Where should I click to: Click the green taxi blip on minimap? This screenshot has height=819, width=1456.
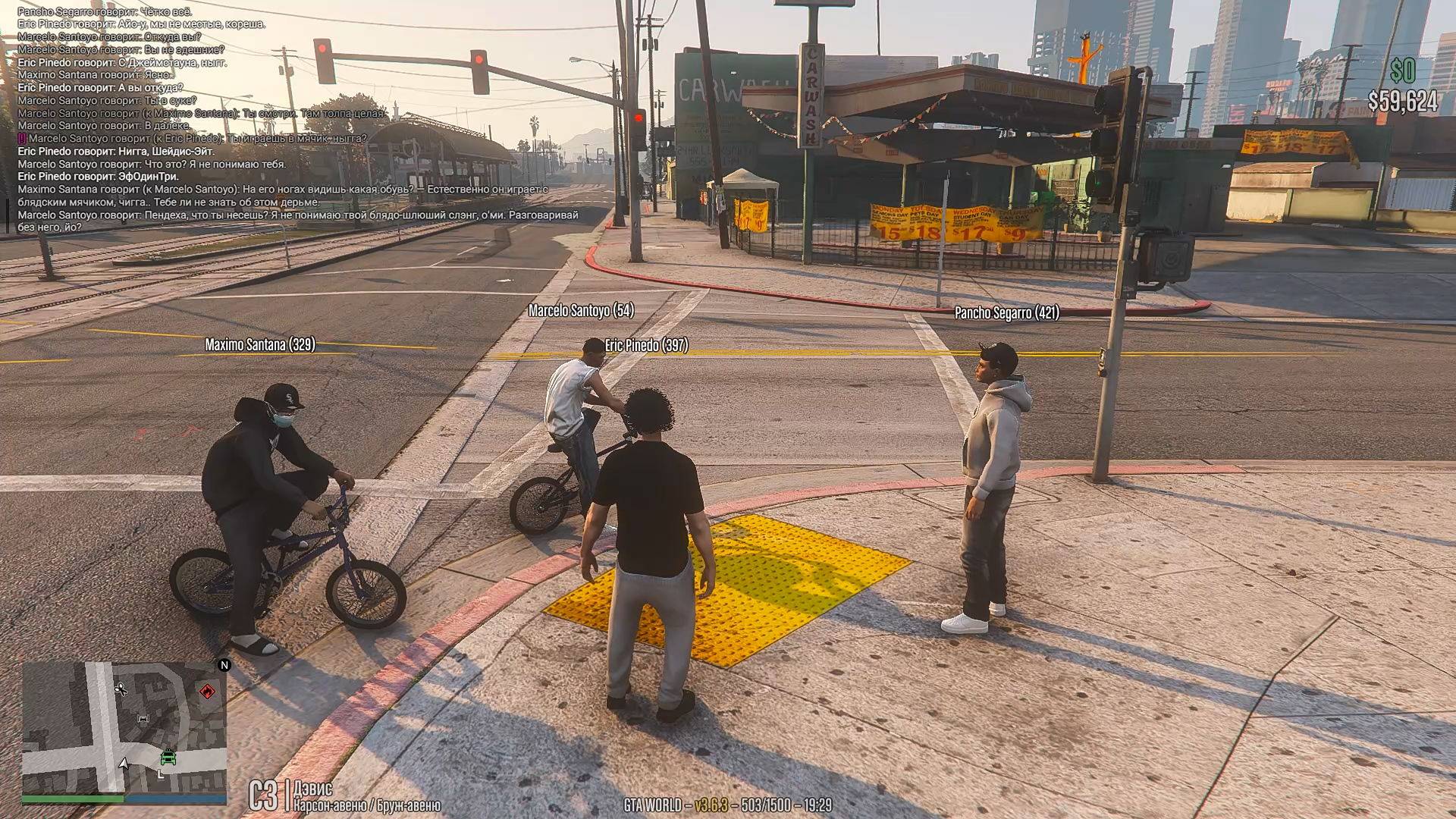[x=168, y=757]
